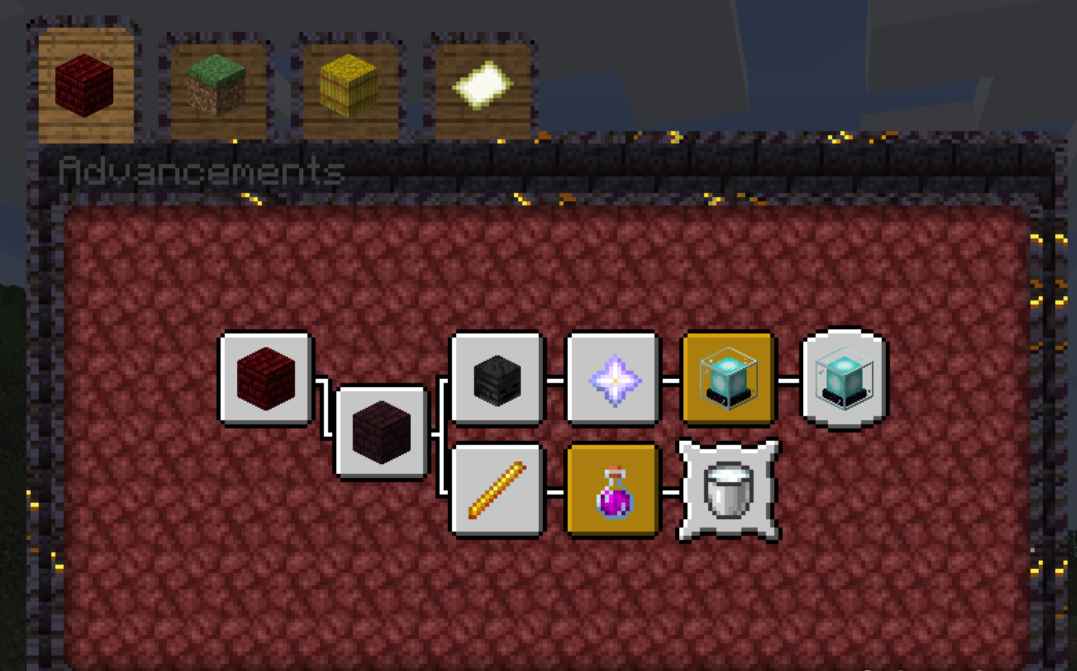Click the blaze rod advancement
This screenshot has height=671, width=1077.
[x=497, y=491]
